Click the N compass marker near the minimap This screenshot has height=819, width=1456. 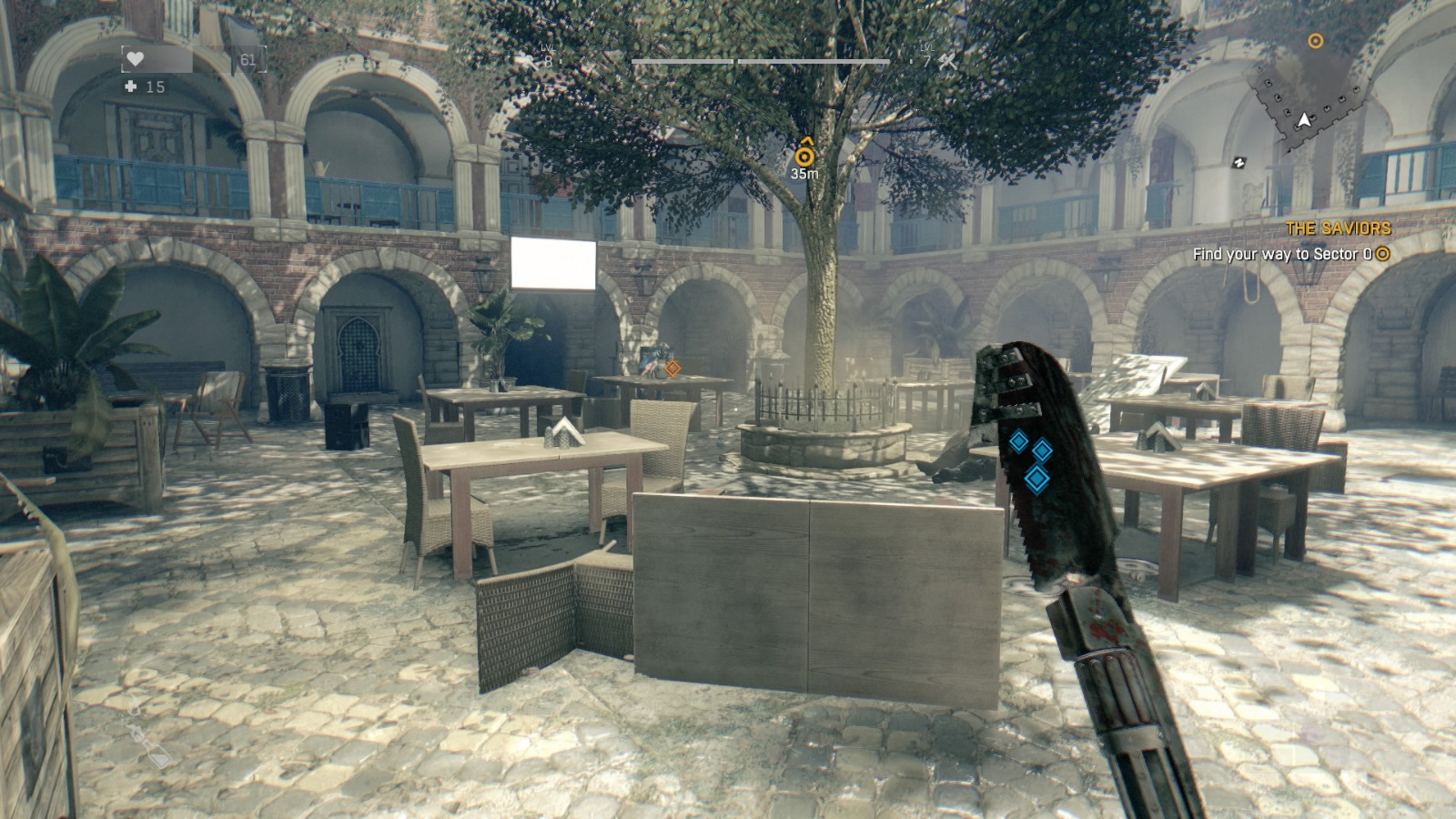[1239, 162]
